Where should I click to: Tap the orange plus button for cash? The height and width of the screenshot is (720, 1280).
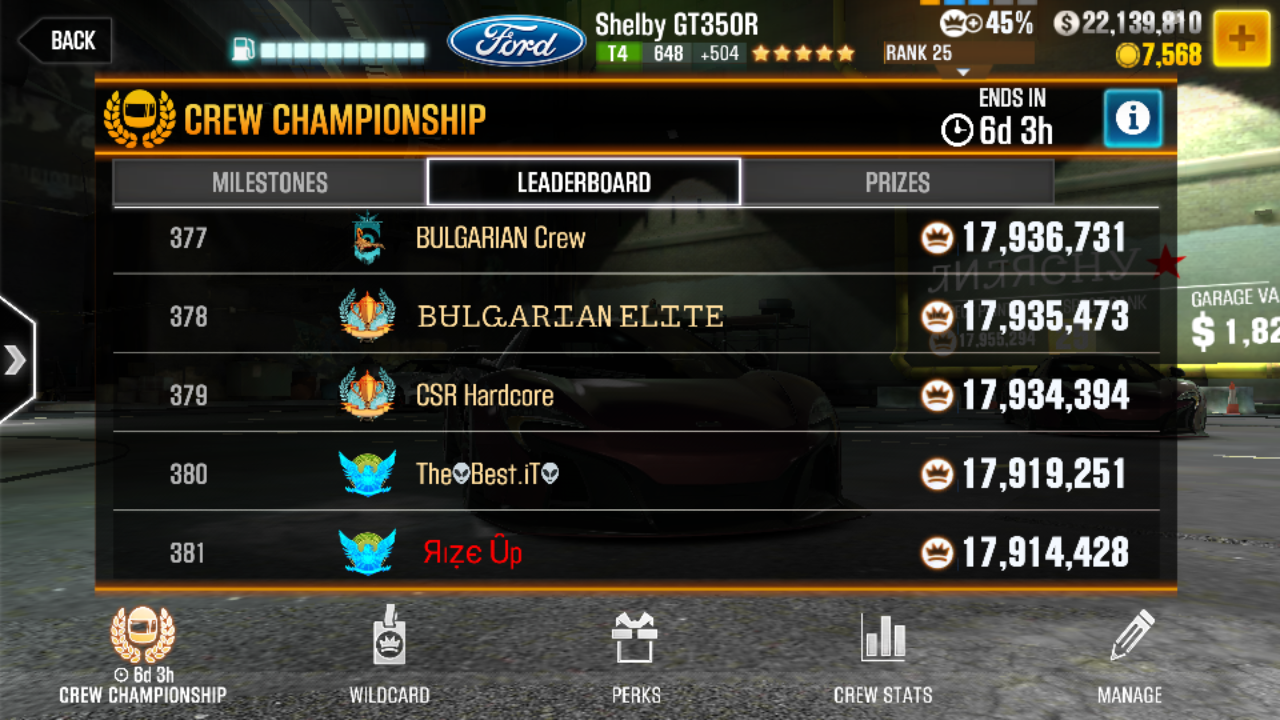click(1241, 40)
